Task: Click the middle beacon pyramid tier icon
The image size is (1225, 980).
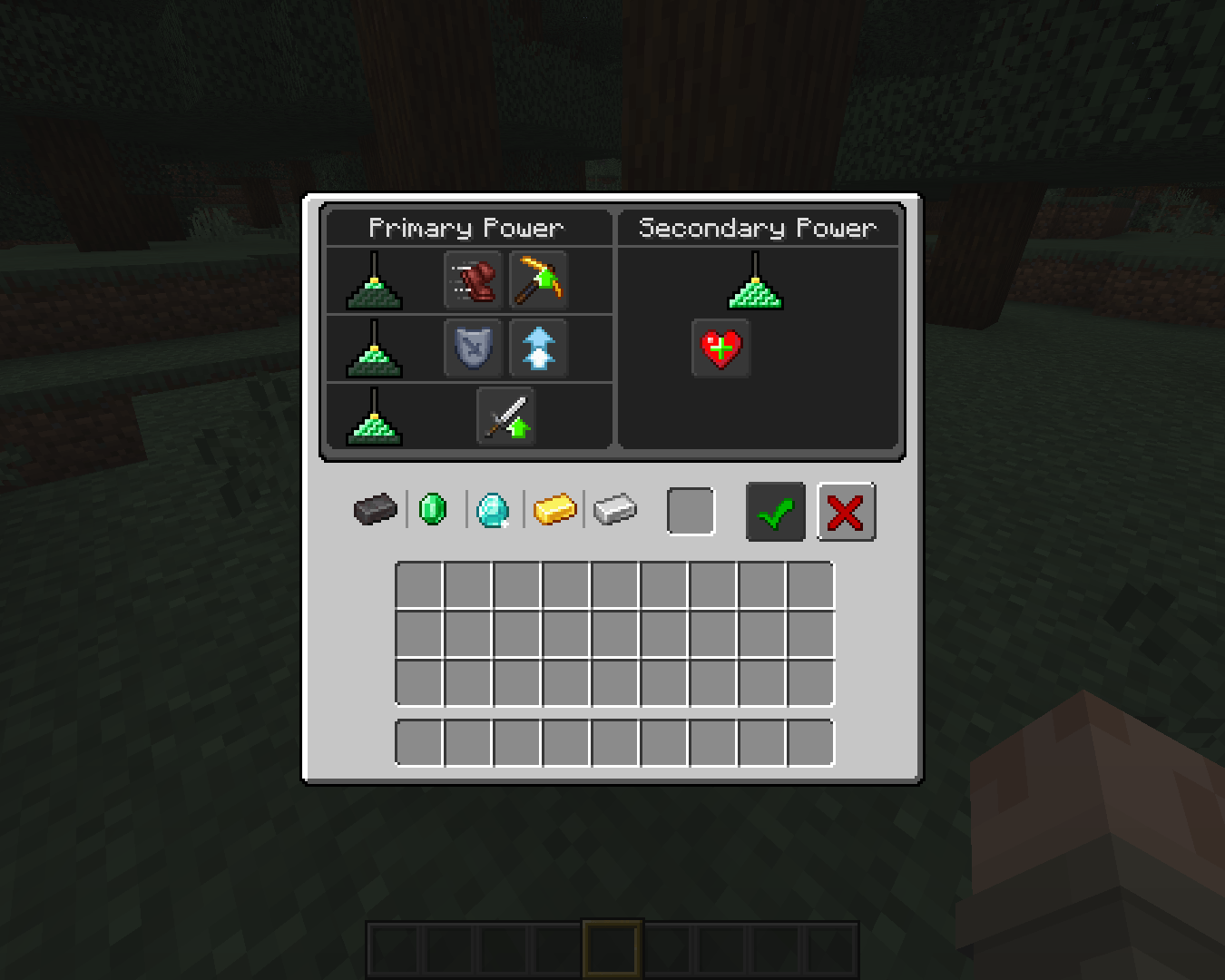Action: (x=375, y=348)
